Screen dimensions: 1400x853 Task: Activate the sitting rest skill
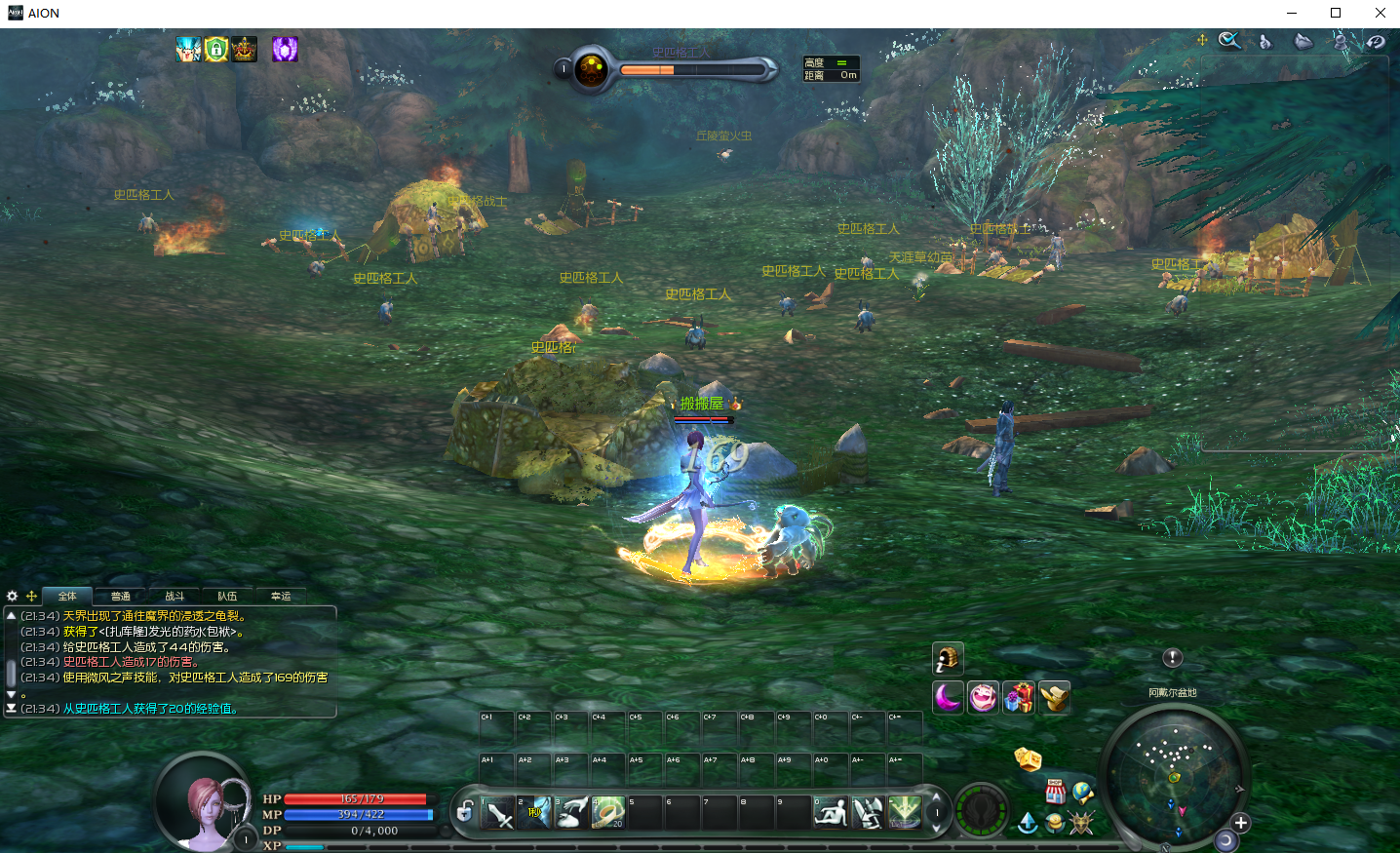coord(830,812)
